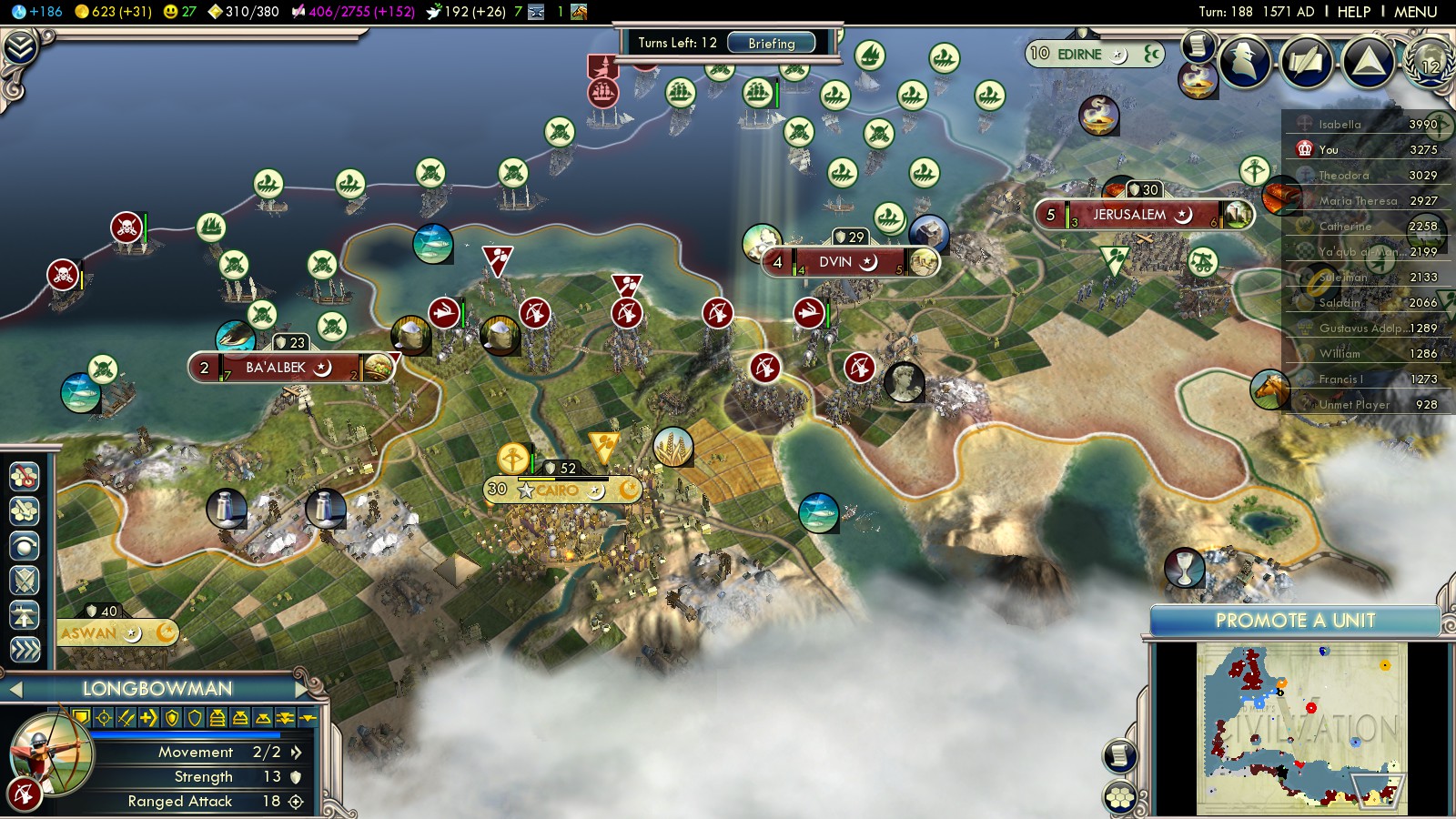The image size is (1456, 819).
Task: Open the Jerusalem city banner
Action: pyautogui.click(x=1129, y=215)
